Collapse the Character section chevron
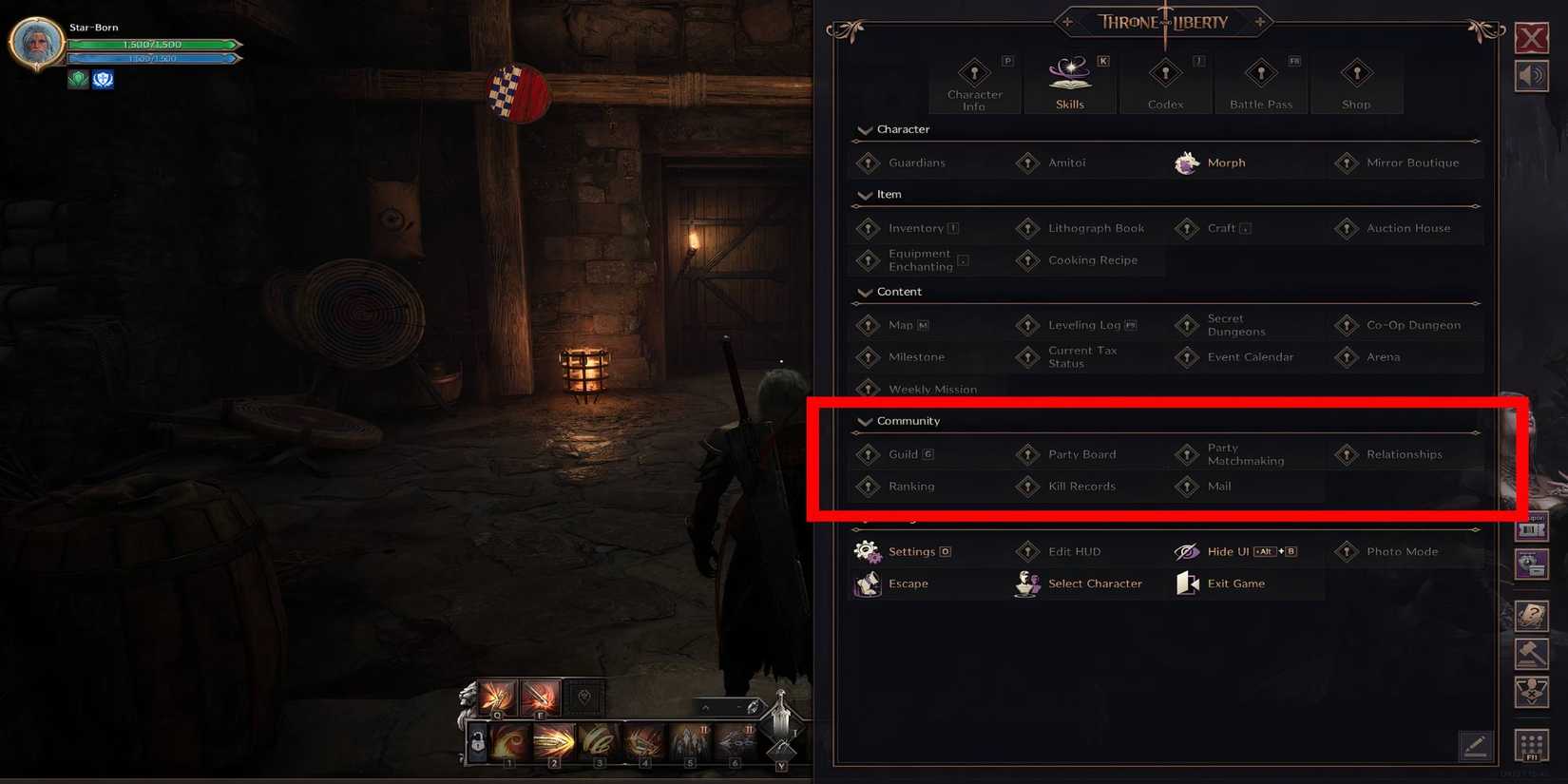The height and width of the screenshot is (784, 1568). tap(865, 130)
